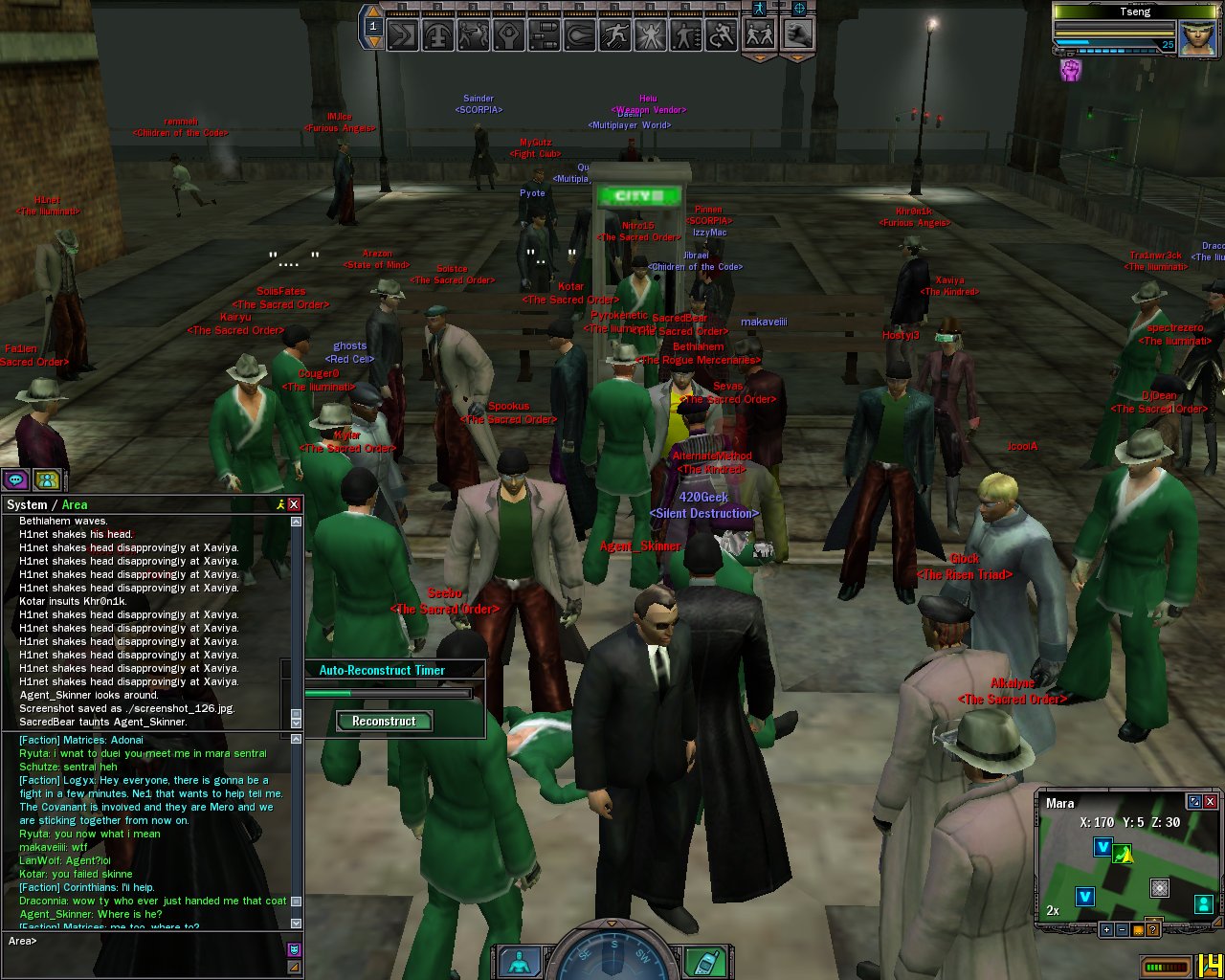This screenshot has height=980, width=1225.
Task: Select the two fighters combat icon
Action: [x=760, y=34]
